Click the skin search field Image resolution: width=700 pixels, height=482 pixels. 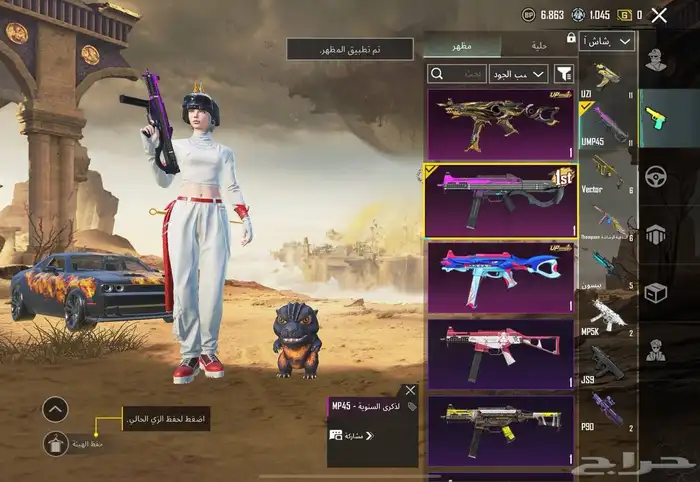(457, 73)
